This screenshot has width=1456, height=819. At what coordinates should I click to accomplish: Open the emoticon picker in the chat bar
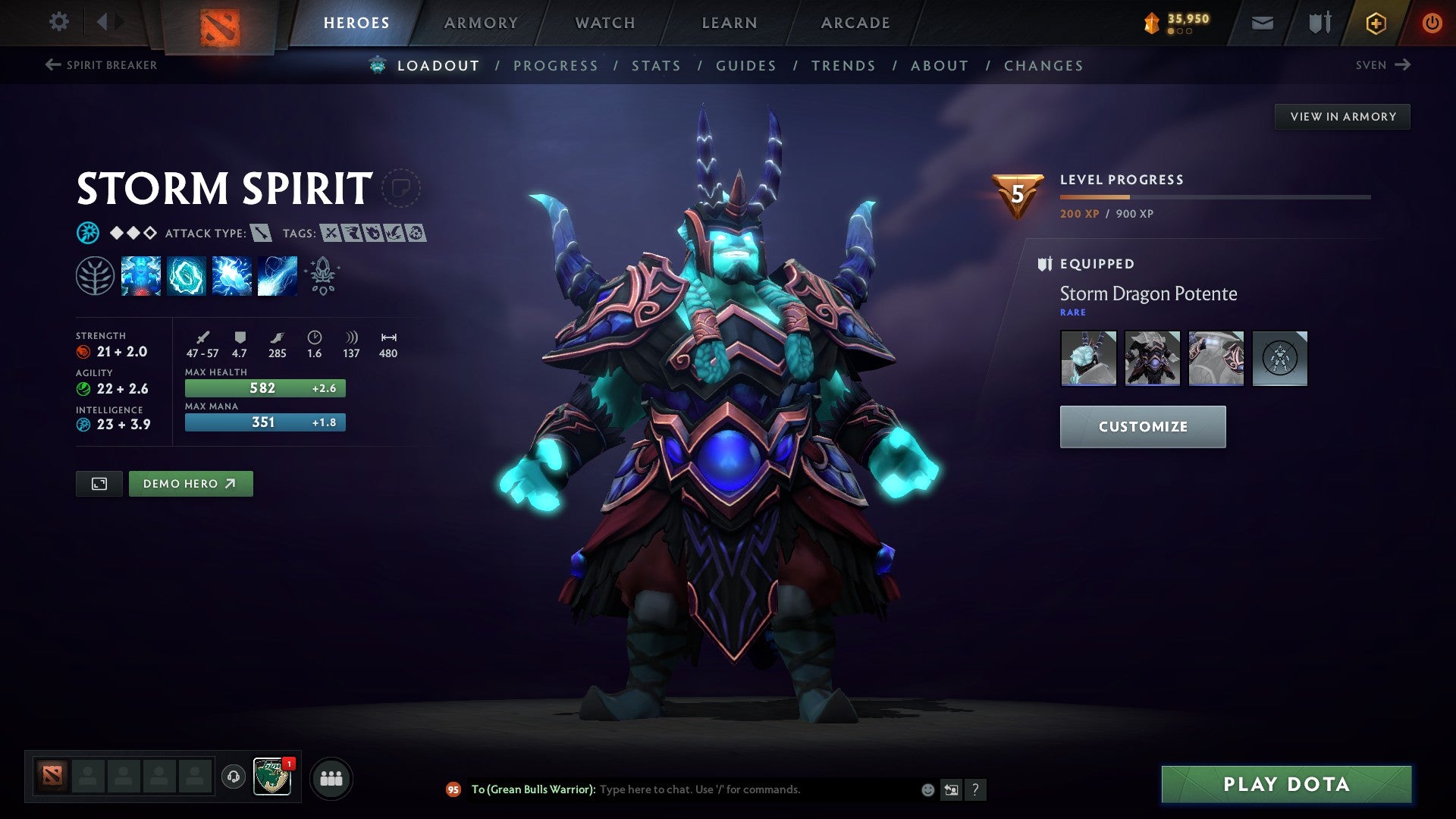click(927, 789)
